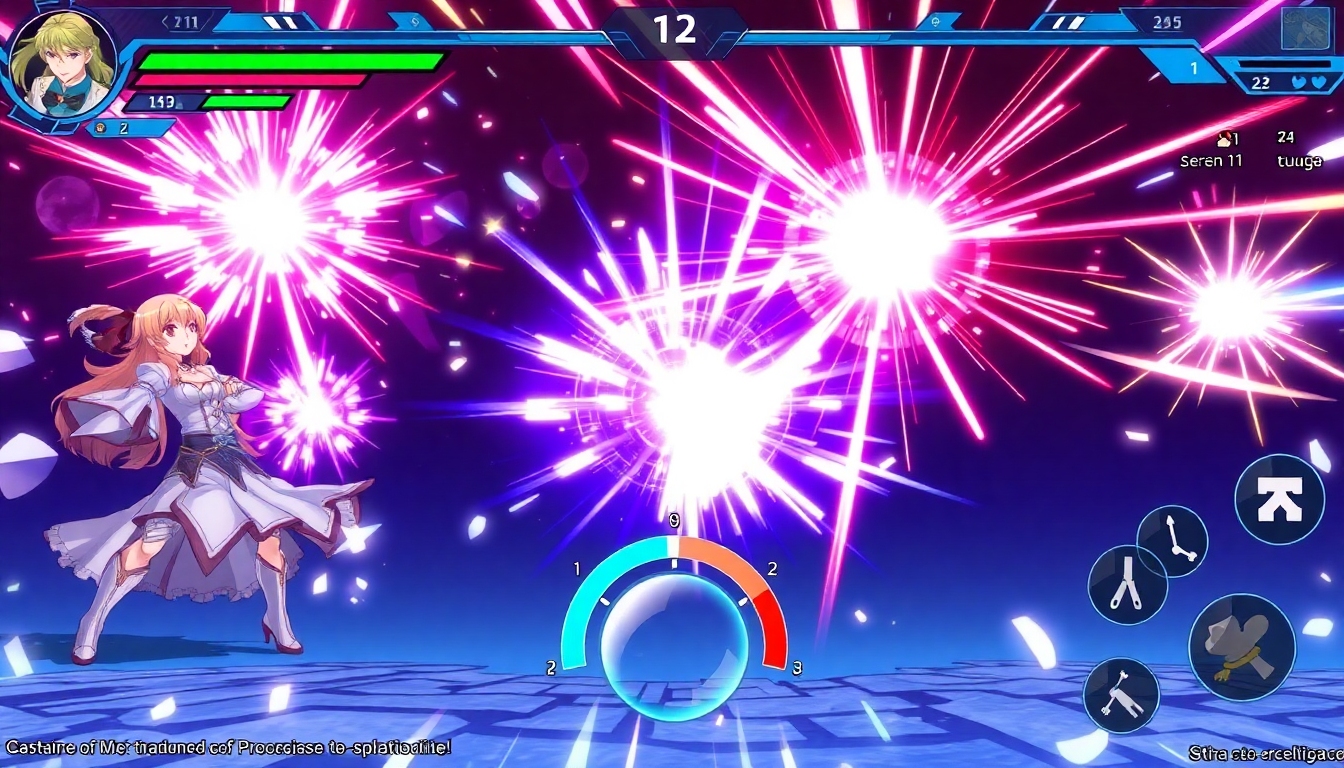Image resolution: width=1344 pixels, height=768 pixels.
Task: Open the minimap thumbnail top right corner
Action: click(1304, 28)
